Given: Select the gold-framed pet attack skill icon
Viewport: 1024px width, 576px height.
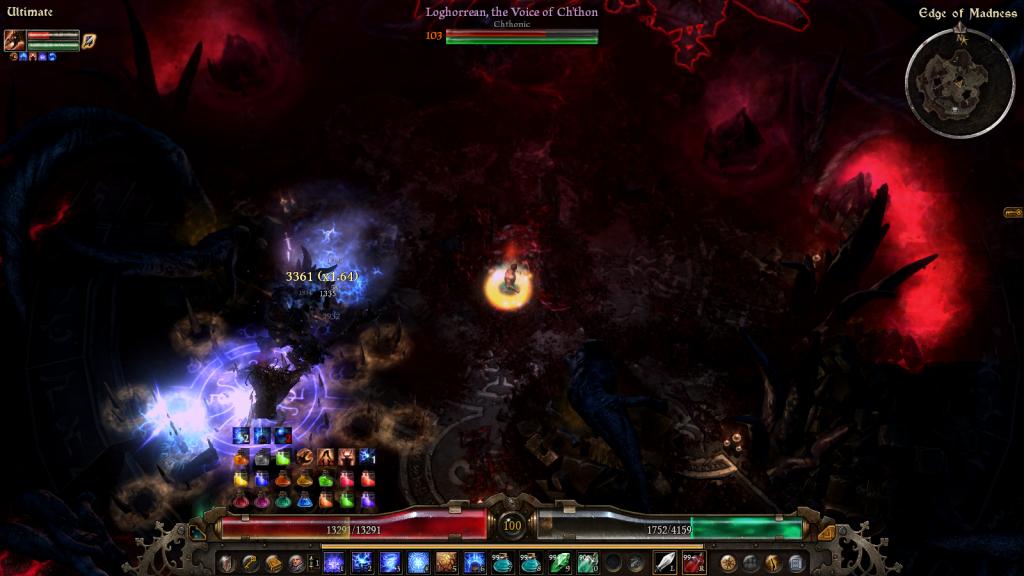Looking at the screenshot, I should [88, 40].
